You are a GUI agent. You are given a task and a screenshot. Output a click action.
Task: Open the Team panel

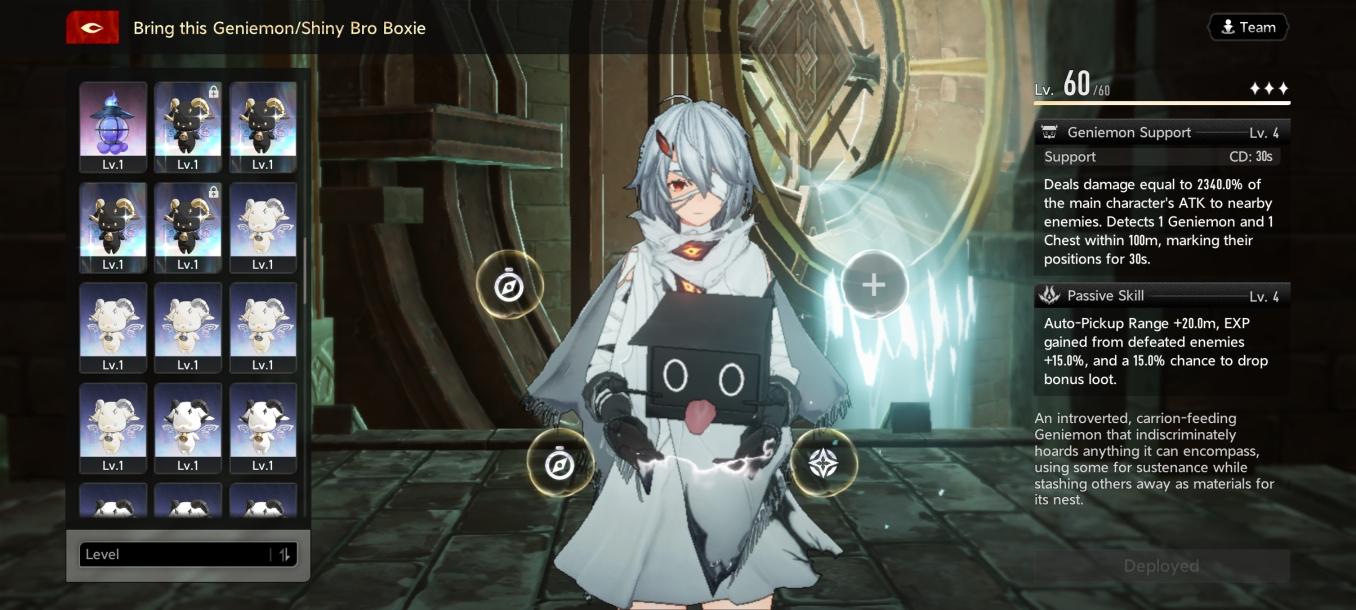coord(1247,27)
